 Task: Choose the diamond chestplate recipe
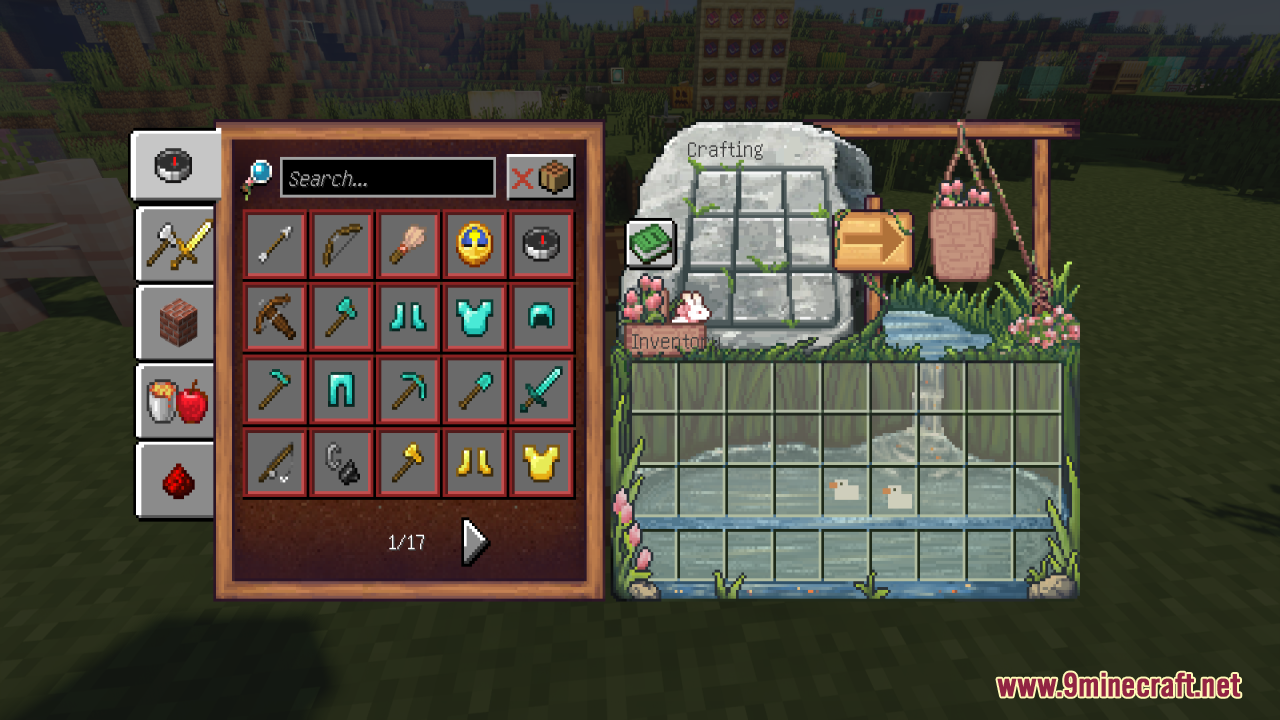(474, 317)
